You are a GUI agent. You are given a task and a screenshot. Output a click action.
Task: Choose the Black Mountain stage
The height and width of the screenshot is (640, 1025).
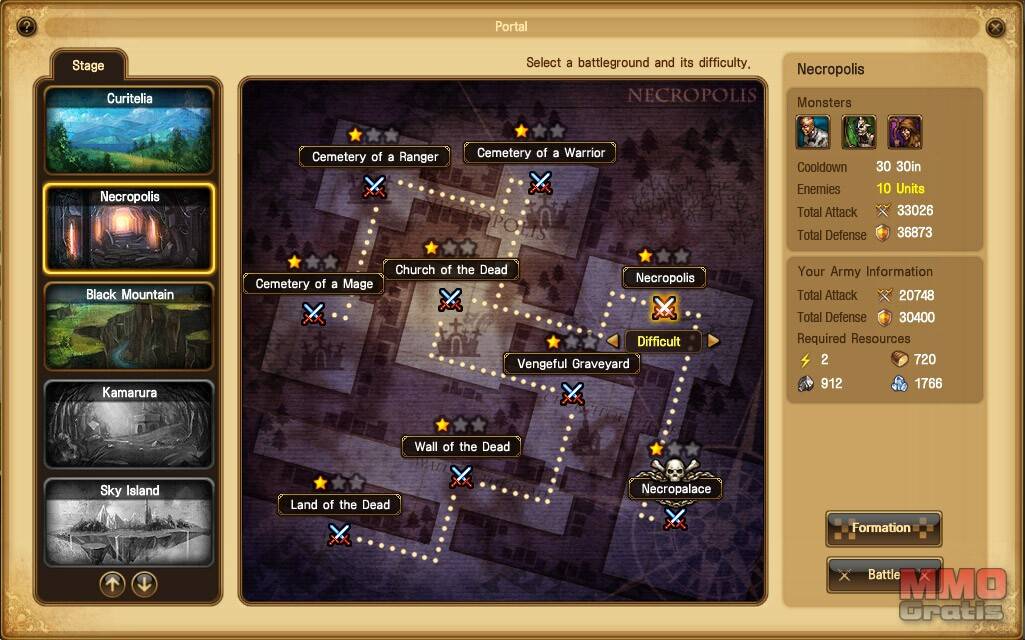click(129, 327)
